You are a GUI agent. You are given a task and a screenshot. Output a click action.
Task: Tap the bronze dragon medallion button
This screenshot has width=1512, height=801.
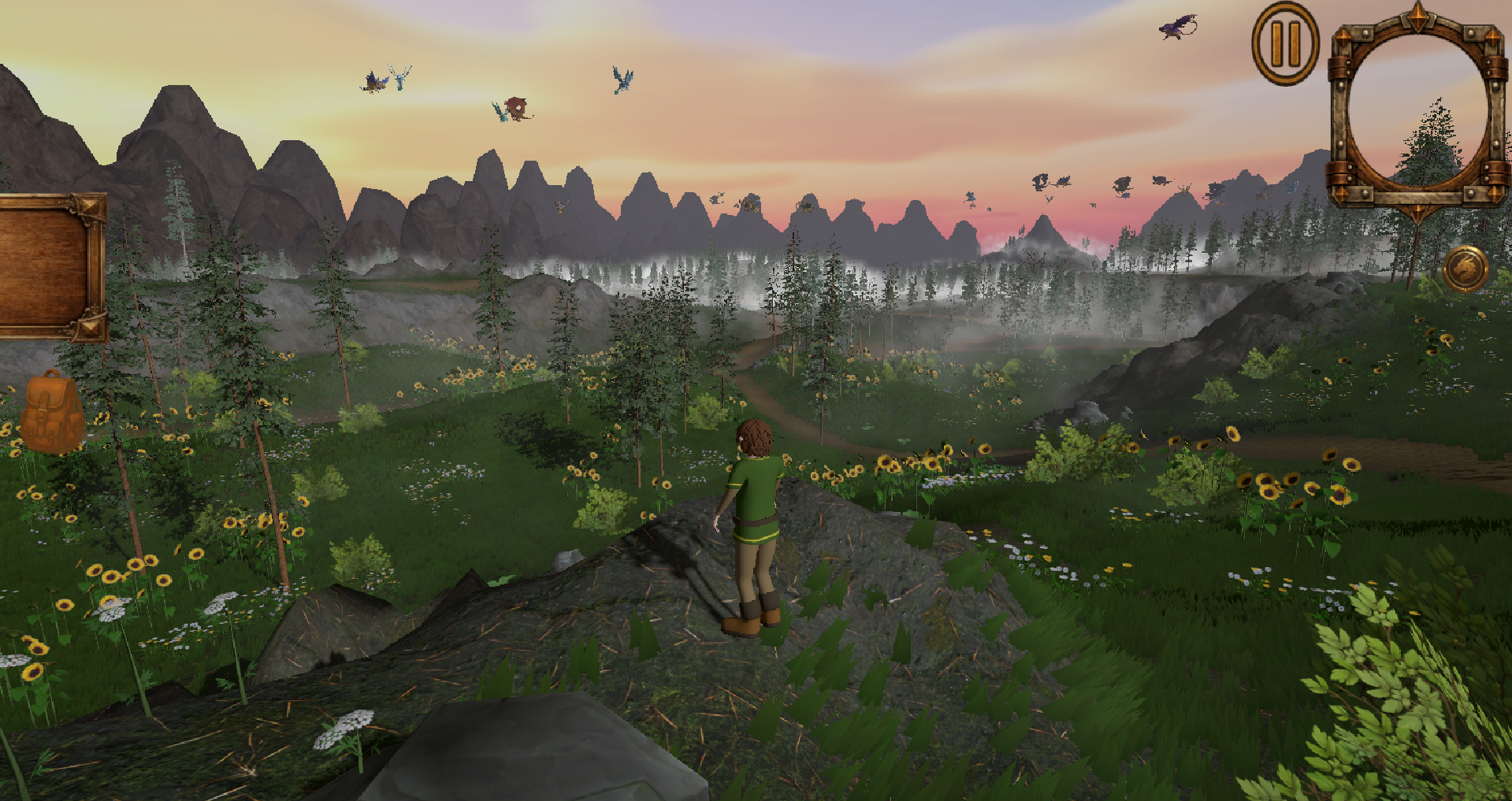click(1466, 269)
